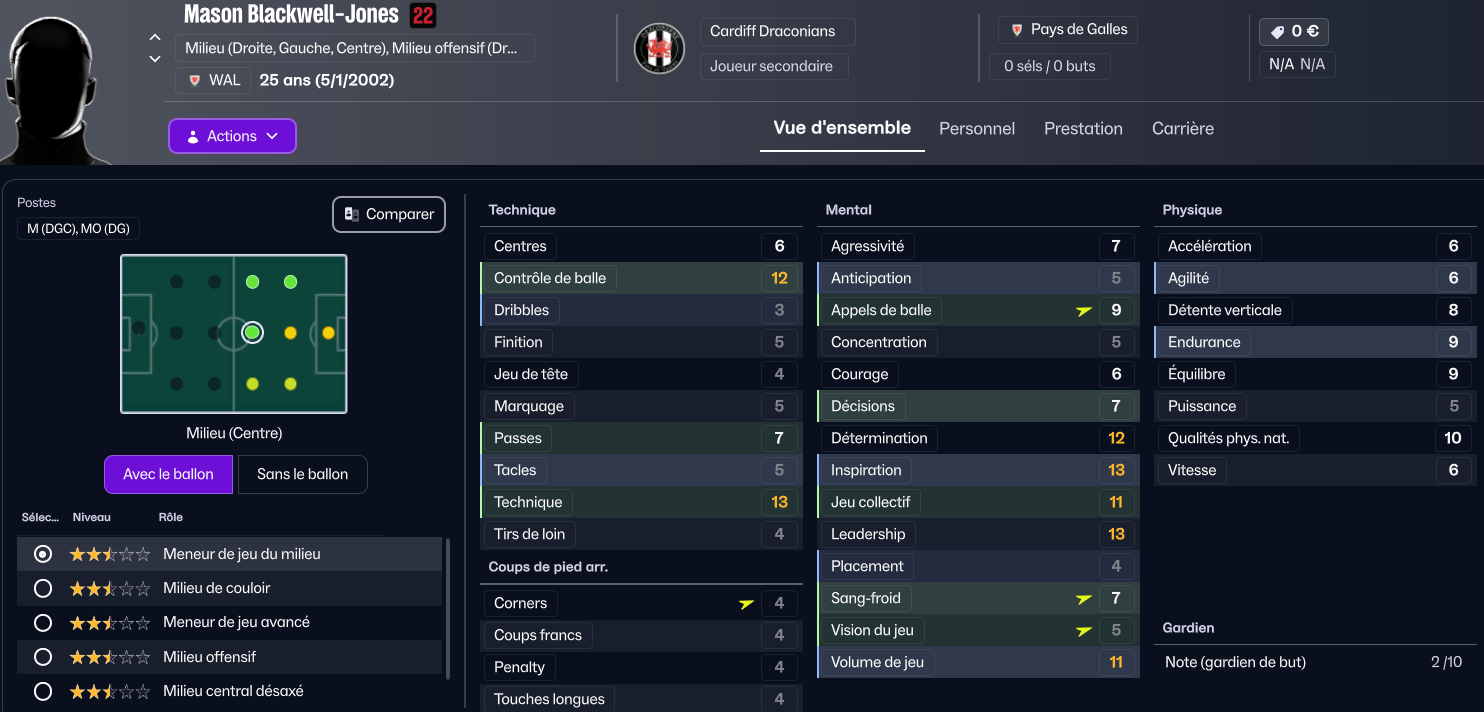Open the Prestation tab
Image resolution: width=1484 pixels, height=712 pixels.
pos(1083,129)
